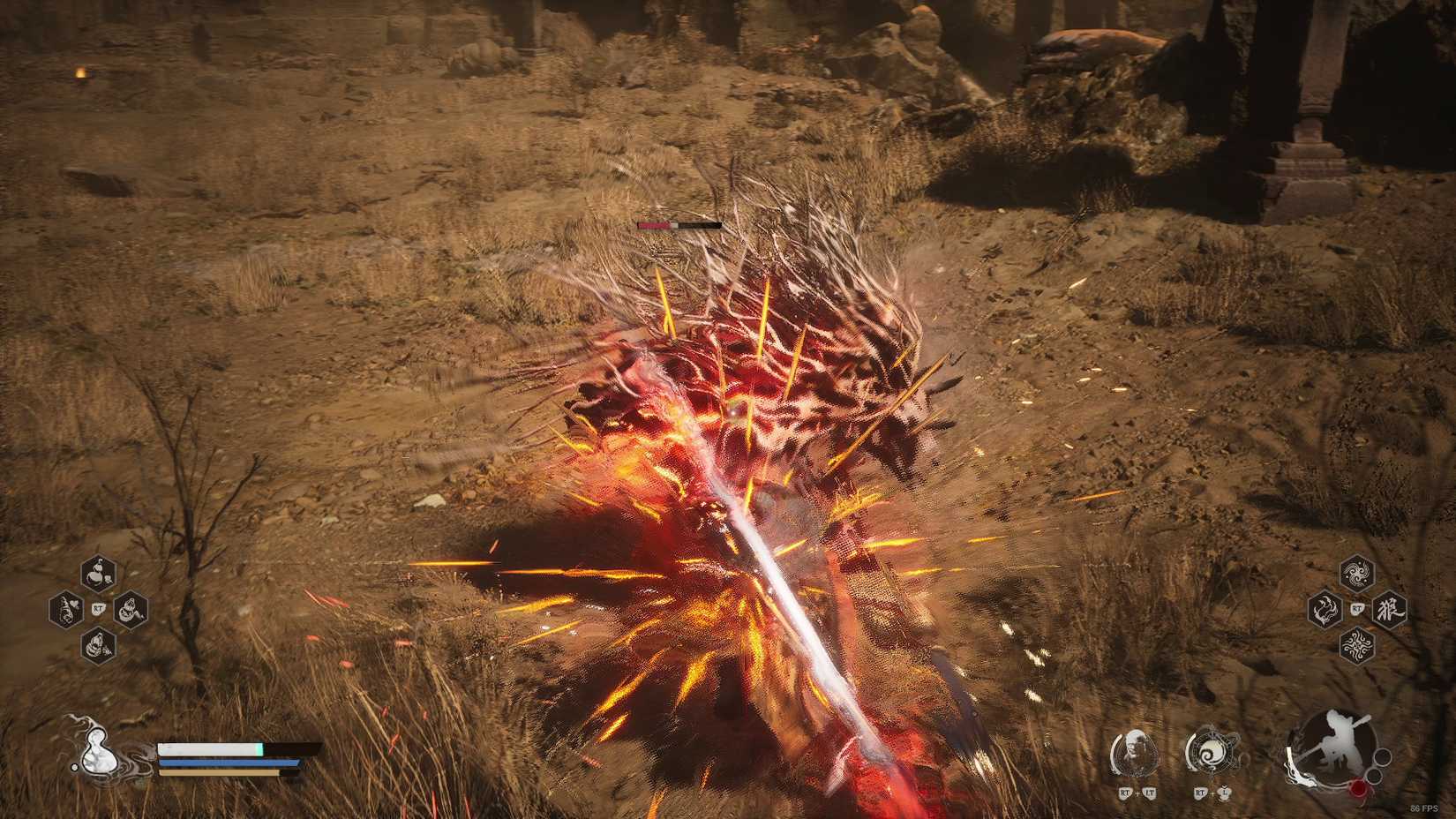The image size is (1456, 819).
Task: Toggle the RT prompt at center of item wheel
Action: tap(98, 608)
